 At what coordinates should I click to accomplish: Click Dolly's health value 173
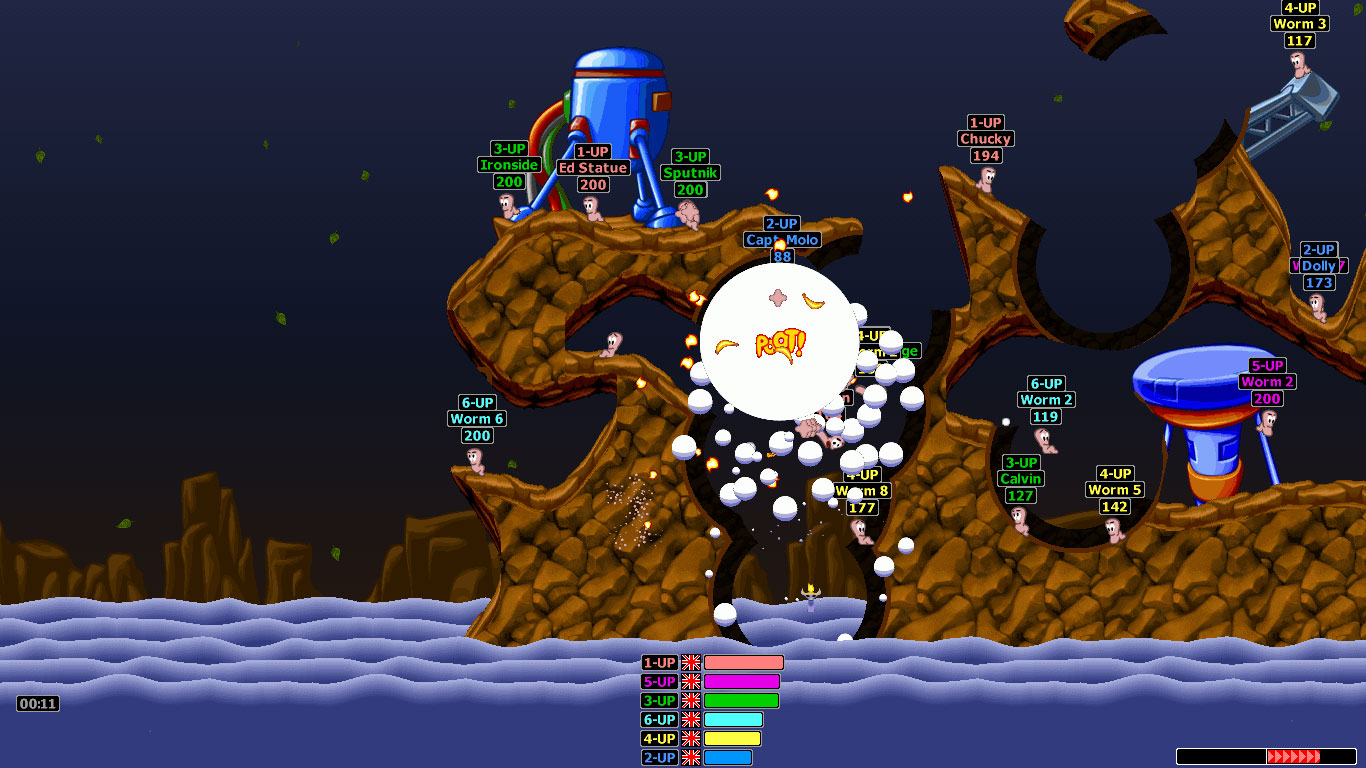[x=1320, y=282]
